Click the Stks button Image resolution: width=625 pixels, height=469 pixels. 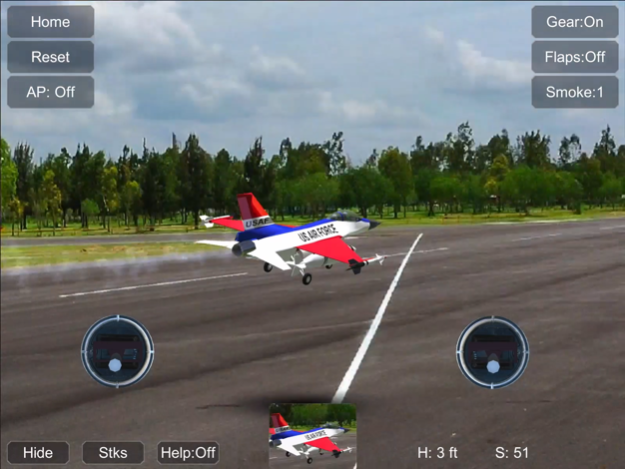click(x=113, y=453)
